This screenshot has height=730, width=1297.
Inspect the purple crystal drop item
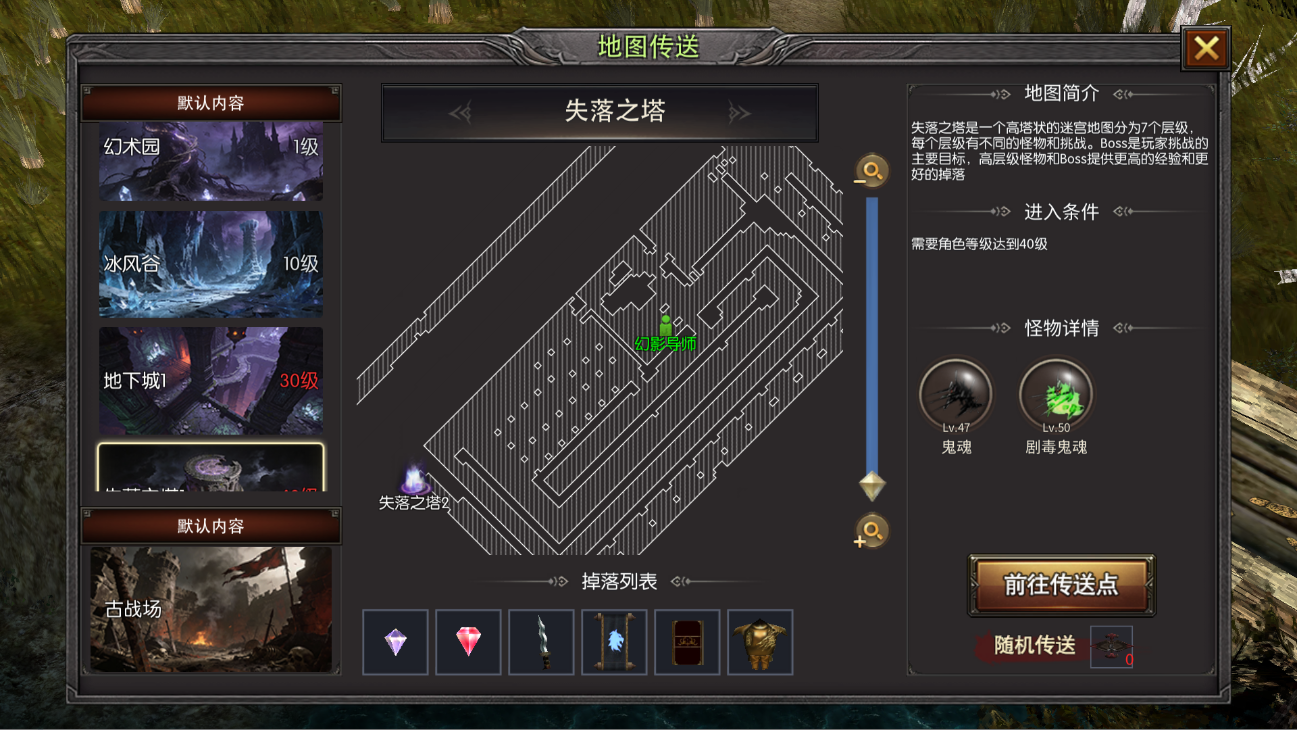pos(396,642)
